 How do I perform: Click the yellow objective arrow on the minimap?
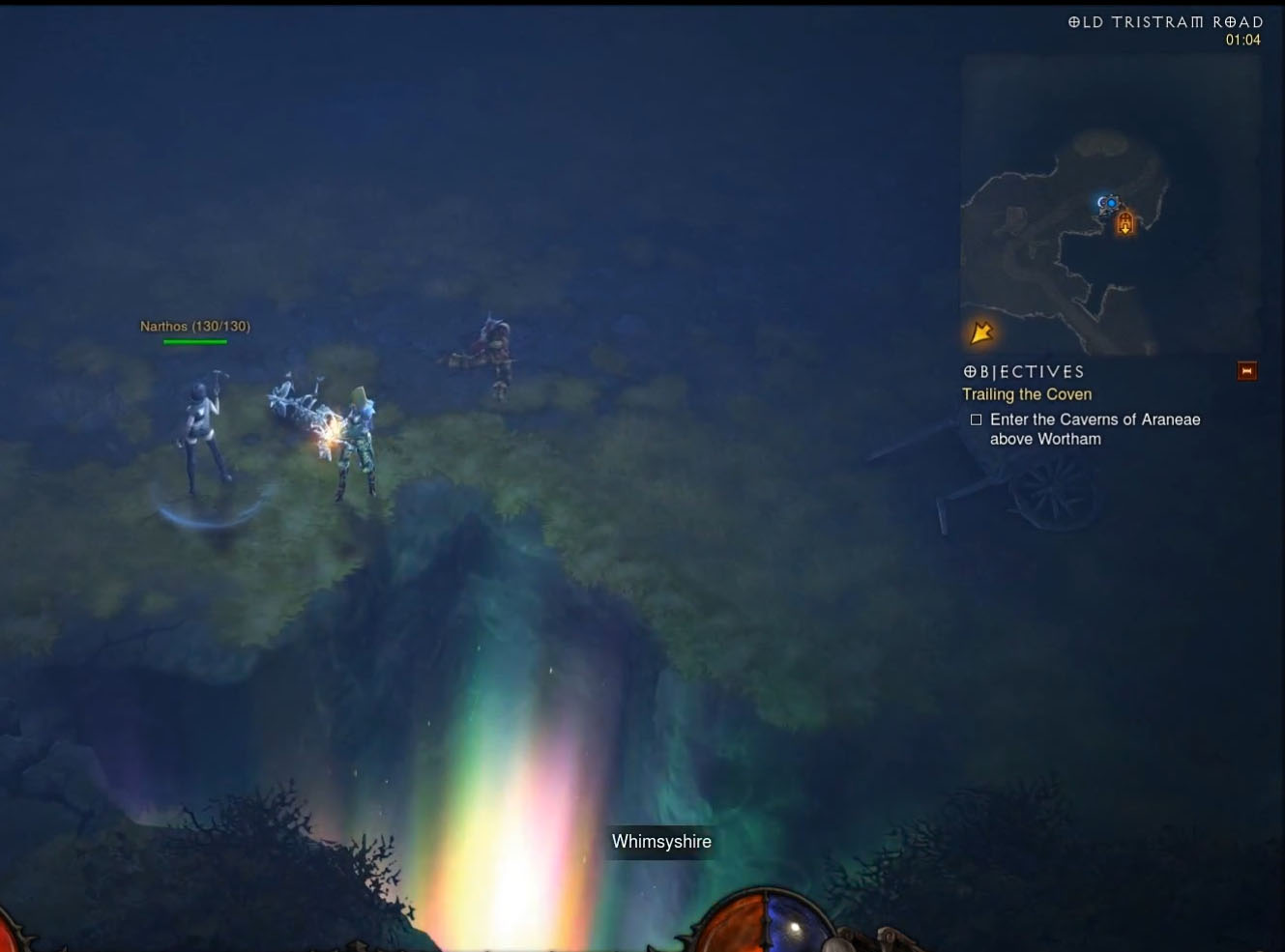pyautogui.click(x=981, y=332)
